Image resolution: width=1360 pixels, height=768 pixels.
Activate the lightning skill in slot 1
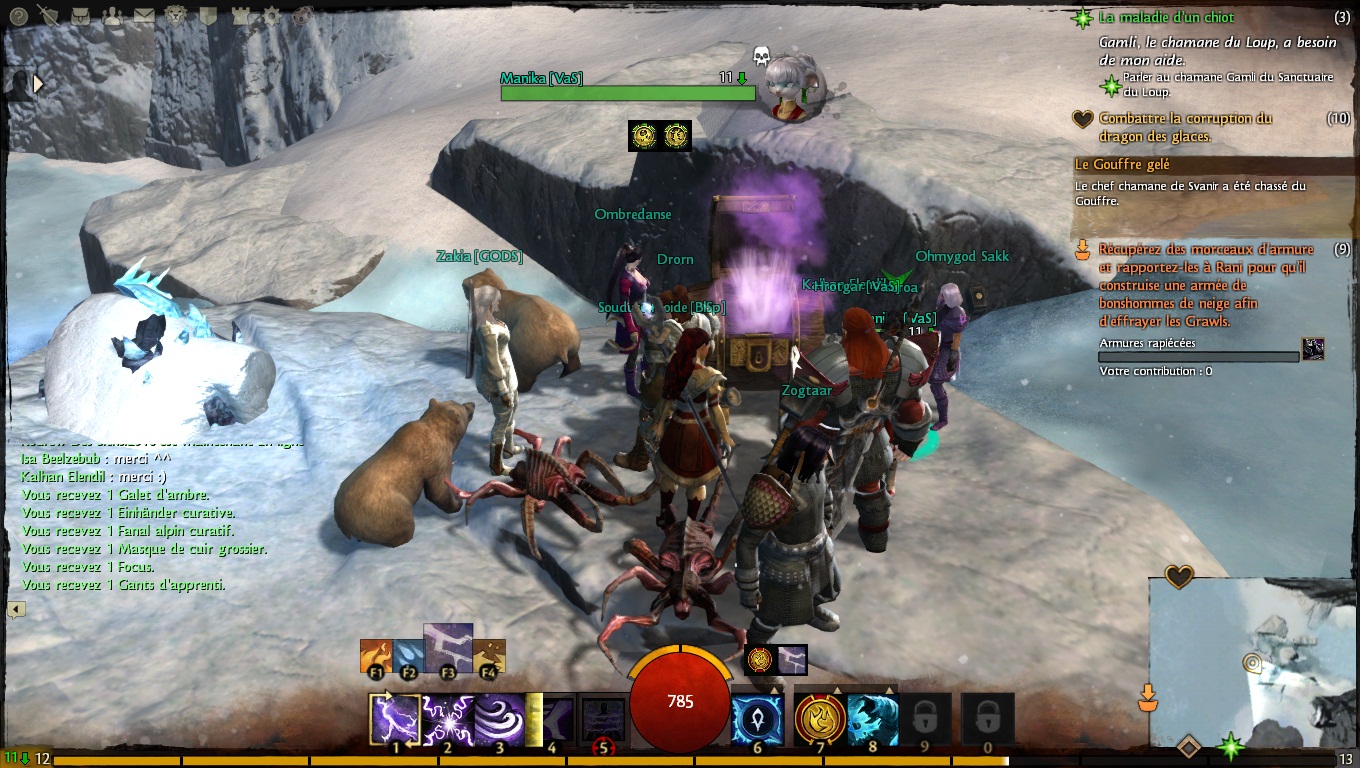click(394, 719)
